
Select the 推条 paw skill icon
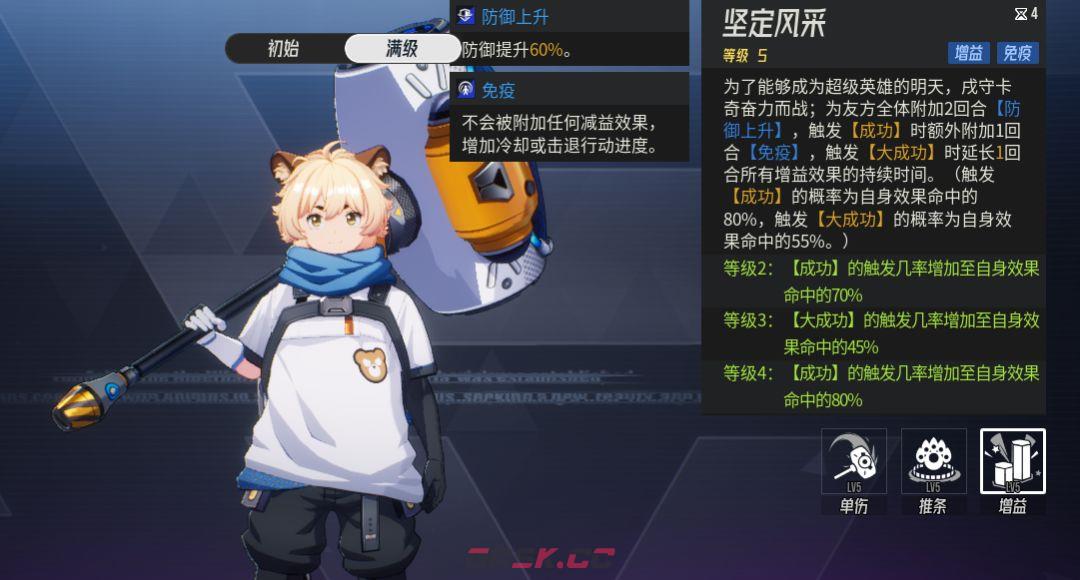tap(933, 462)
